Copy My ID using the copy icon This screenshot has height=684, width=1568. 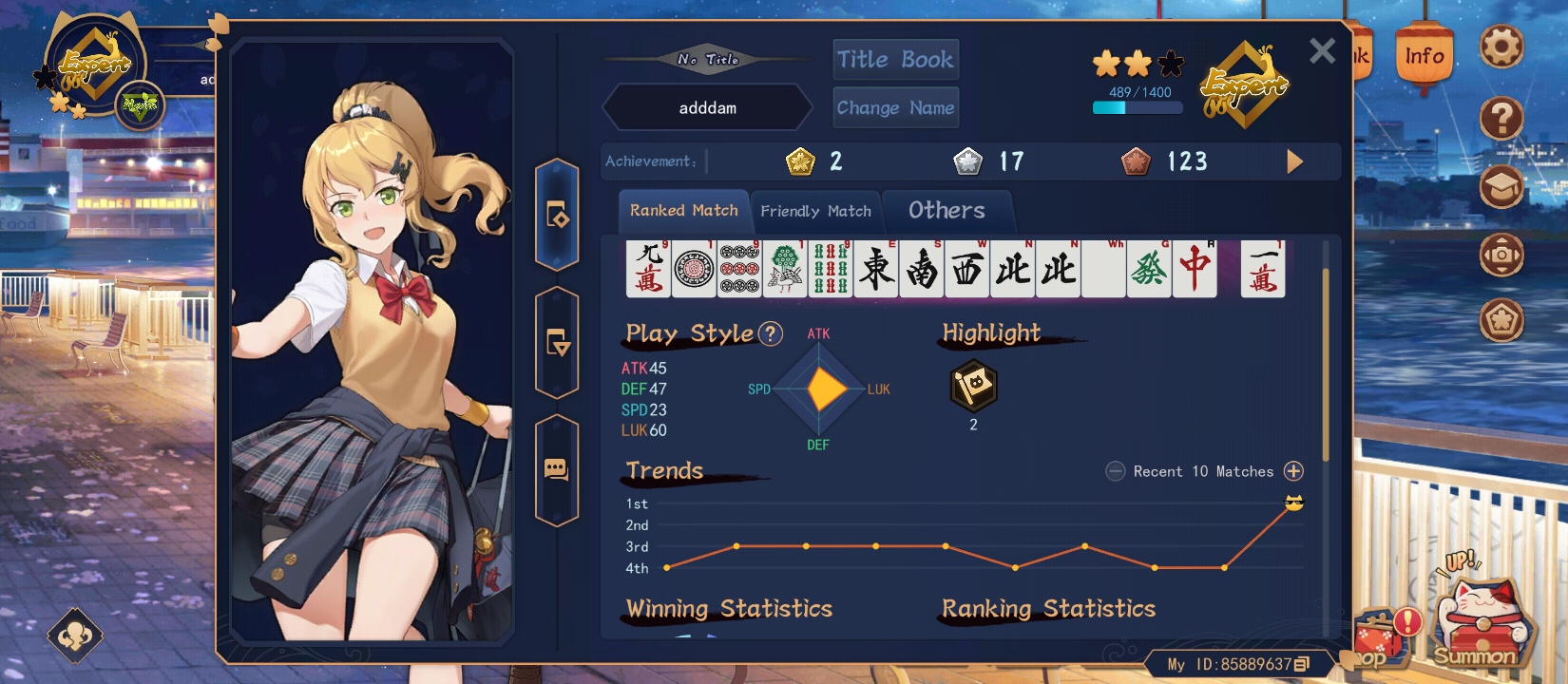click(x=1302, y=664)
